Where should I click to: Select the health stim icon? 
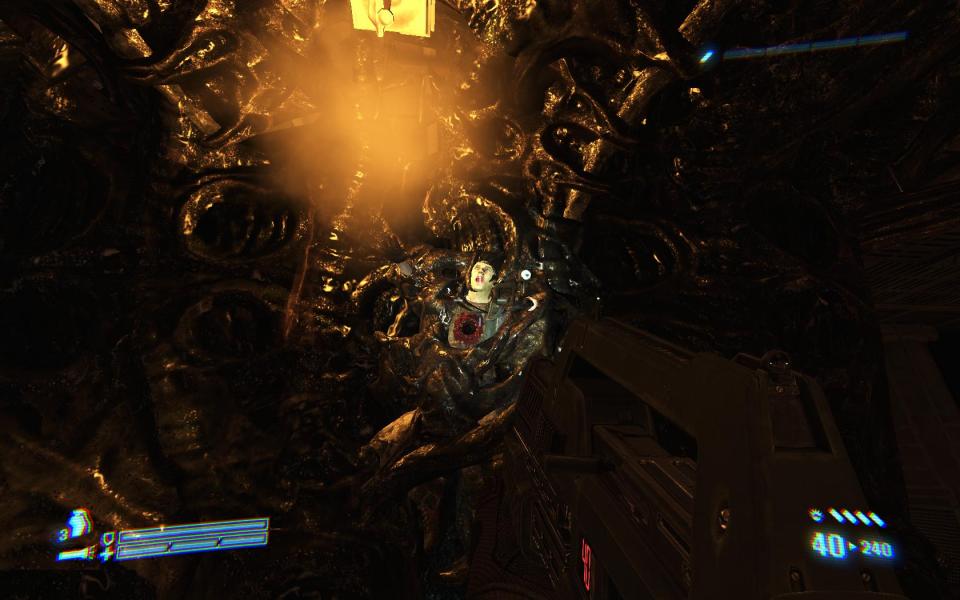(78, 523)
